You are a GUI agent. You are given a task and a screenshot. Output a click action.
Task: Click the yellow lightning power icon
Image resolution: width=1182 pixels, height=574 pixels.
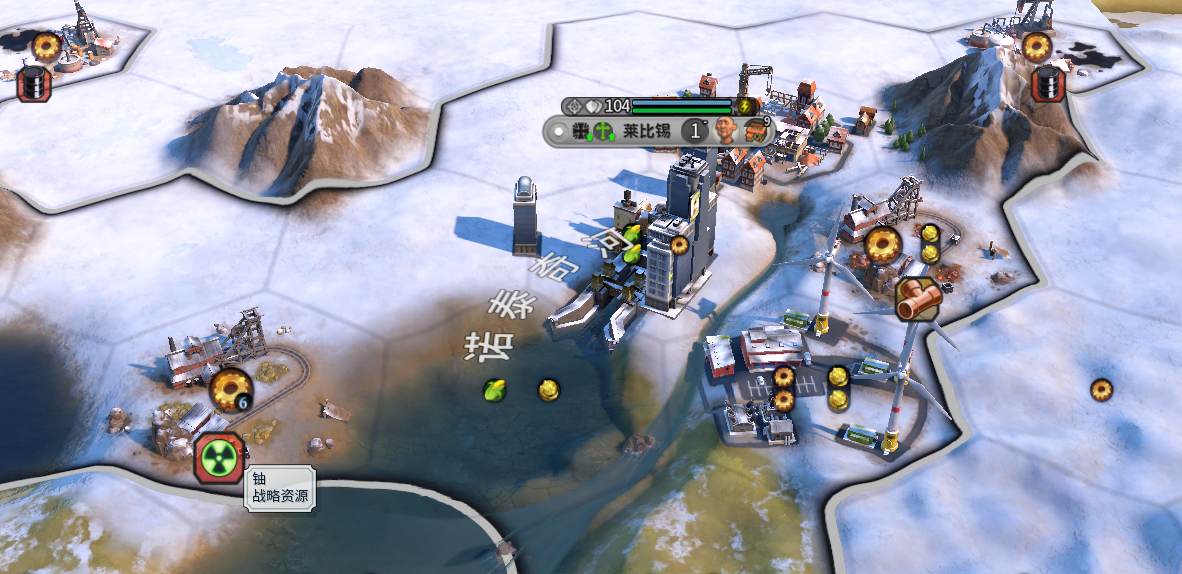point(744,106)
